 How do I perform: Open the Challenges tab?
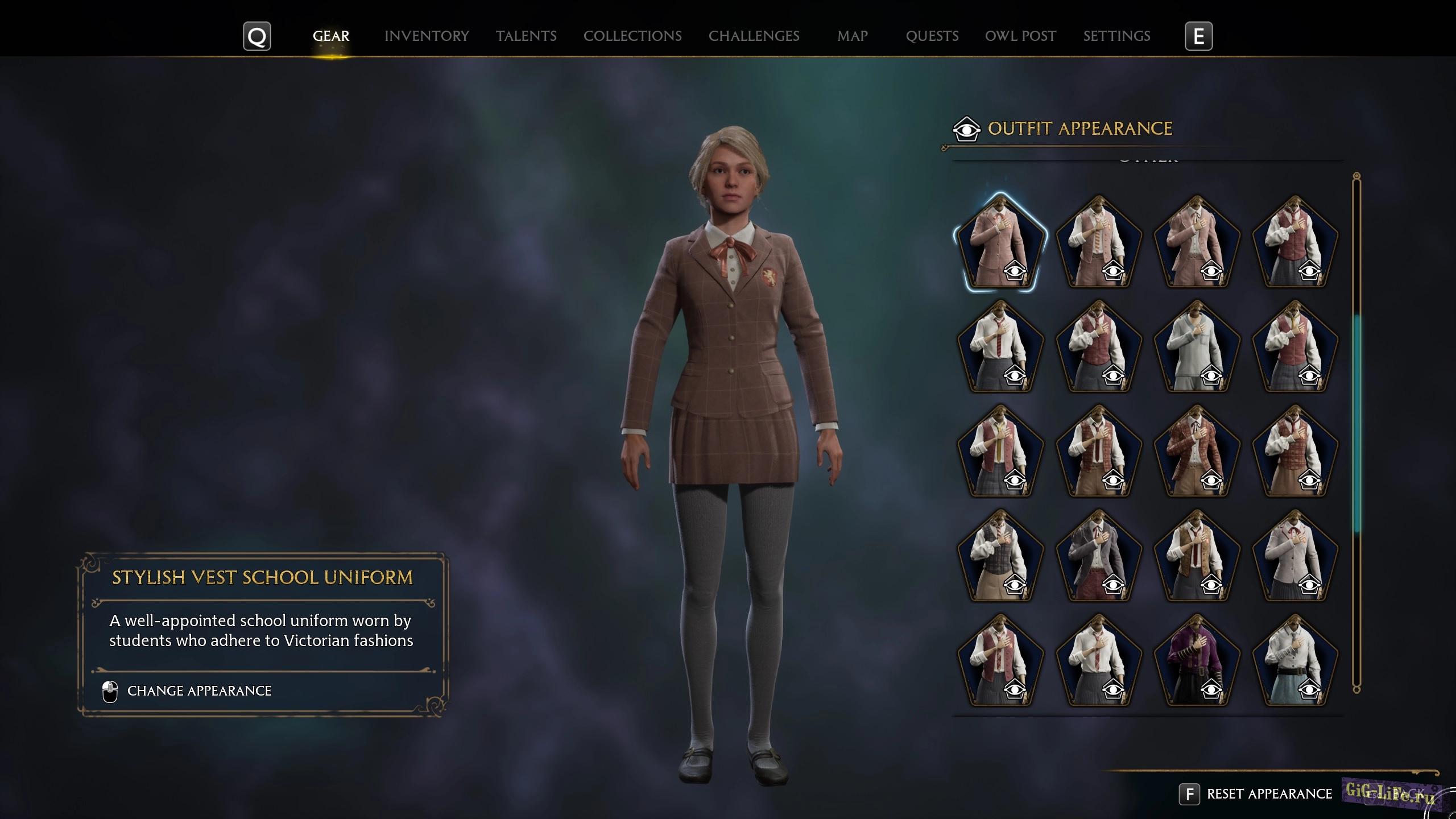click(x=754, y=36)
